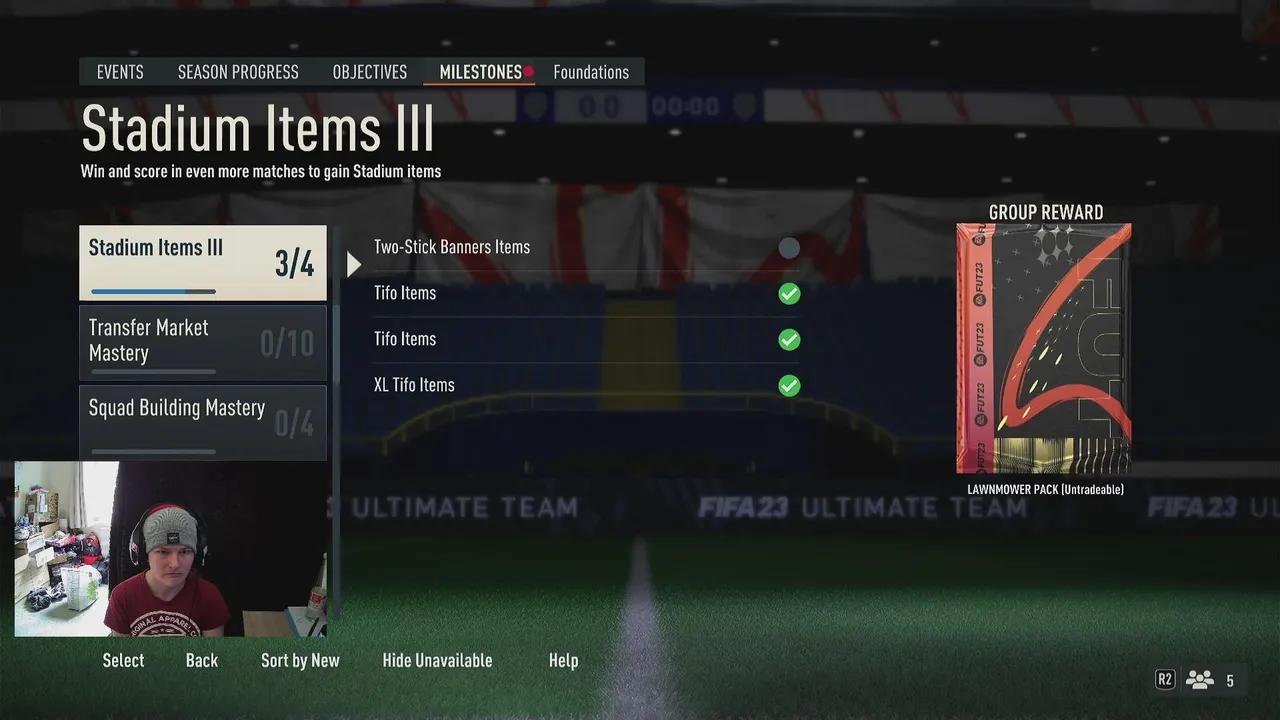Click the Stadium Items III progress bar
1280x720 pixels.
(x=150, y=291)
